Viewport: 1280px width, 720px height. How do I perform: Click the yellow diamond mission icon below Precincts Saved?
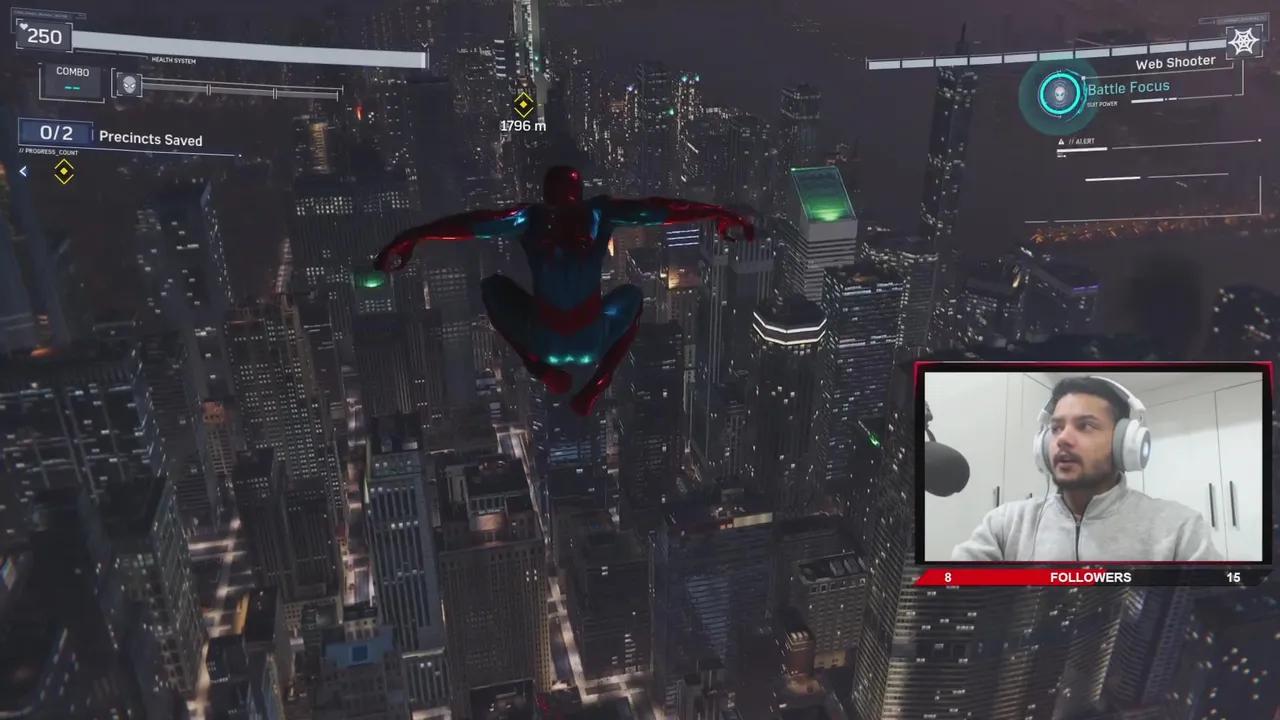point(63,173)
